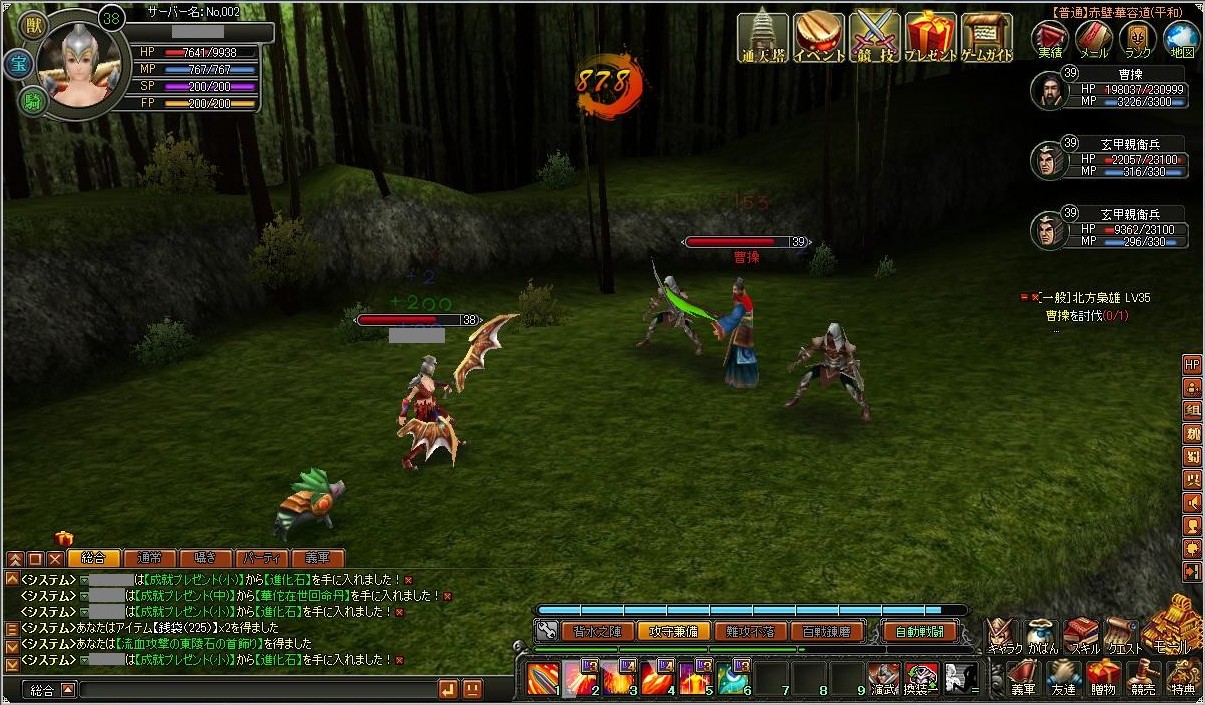Open the クエスト quest scroll
This screenshot has width=1205, height=705.
tap(1121, 634)
